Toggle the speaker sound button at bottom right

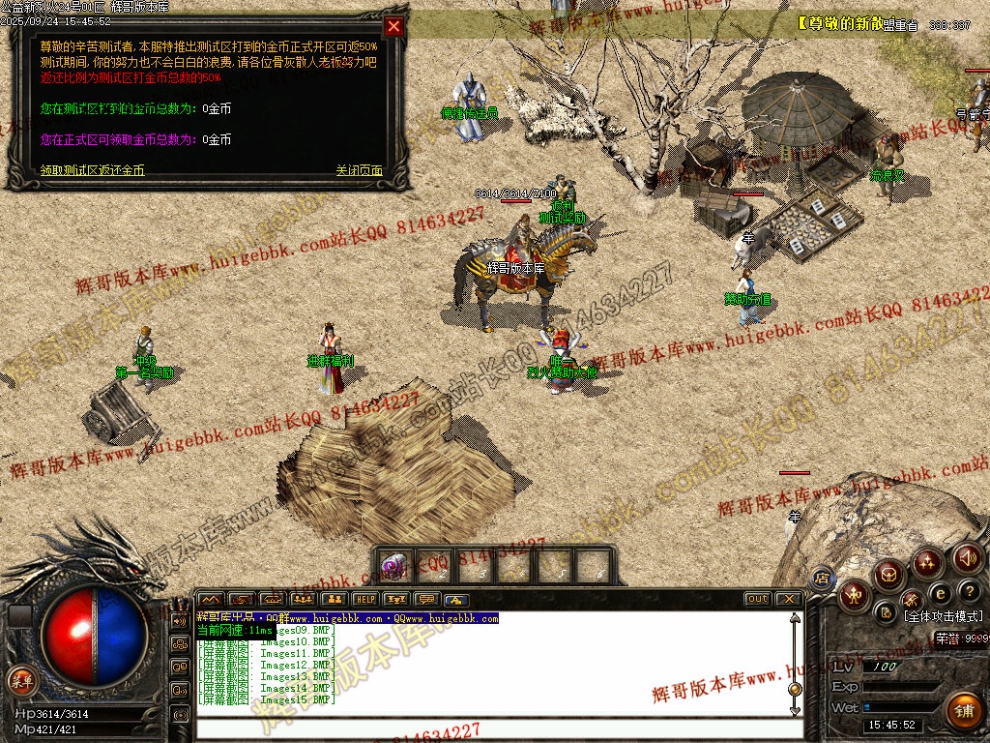966,558
